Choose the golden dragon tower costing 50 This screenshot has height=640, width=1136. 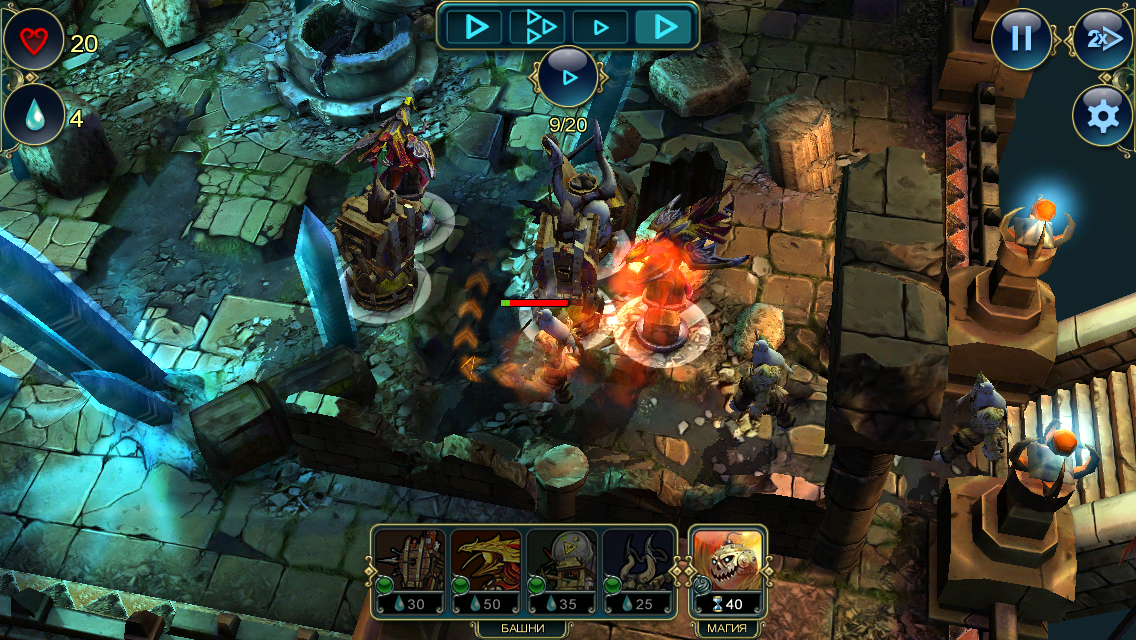pos(486,570)
